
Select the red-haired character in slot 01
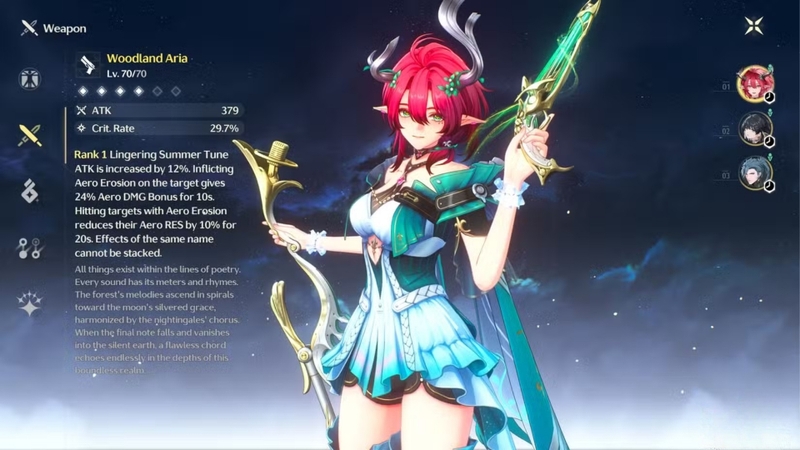click(x=755, y=84)
